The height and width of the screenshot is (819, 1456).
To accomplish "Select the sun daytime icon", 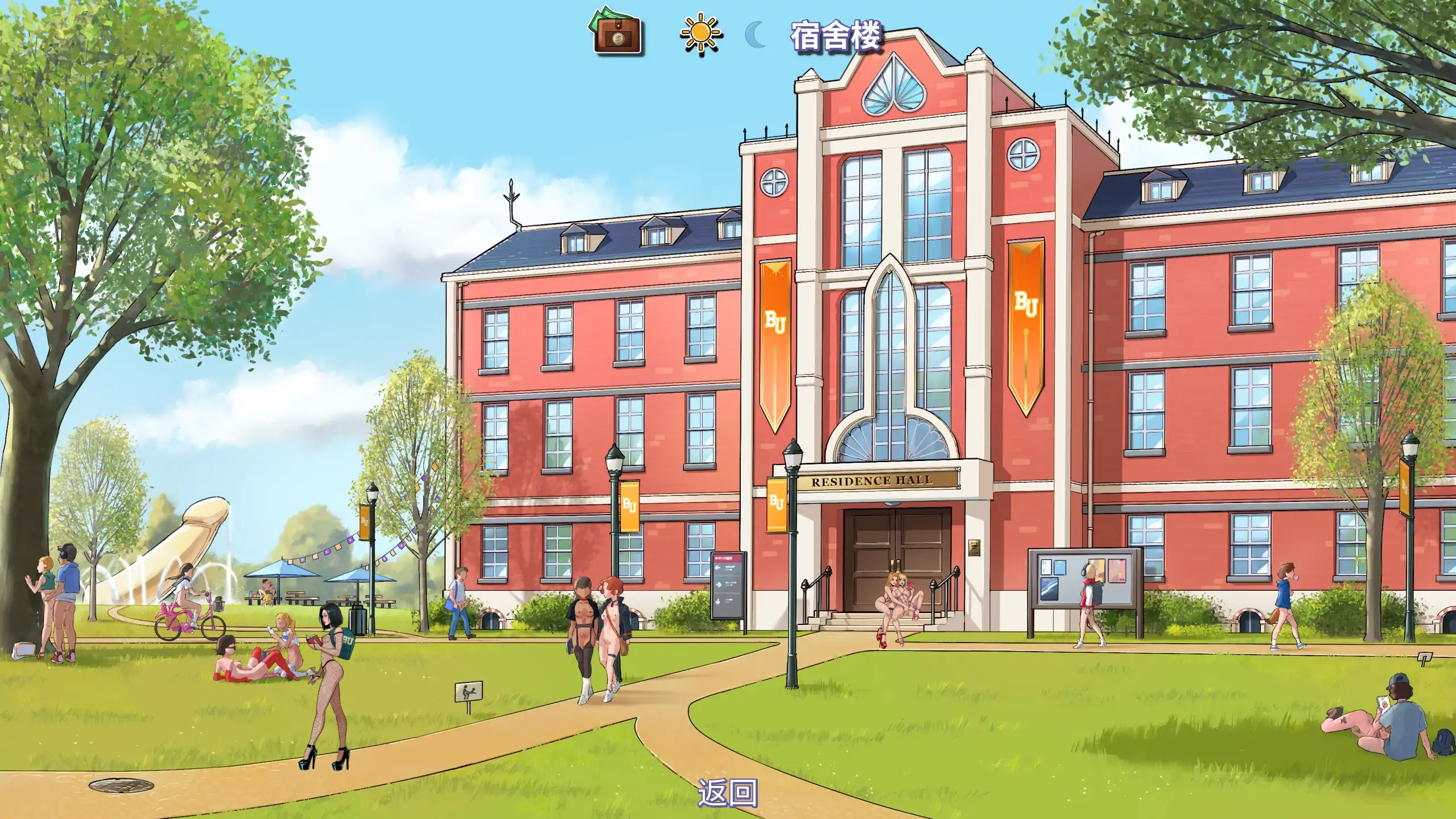I will coord(701,34).
